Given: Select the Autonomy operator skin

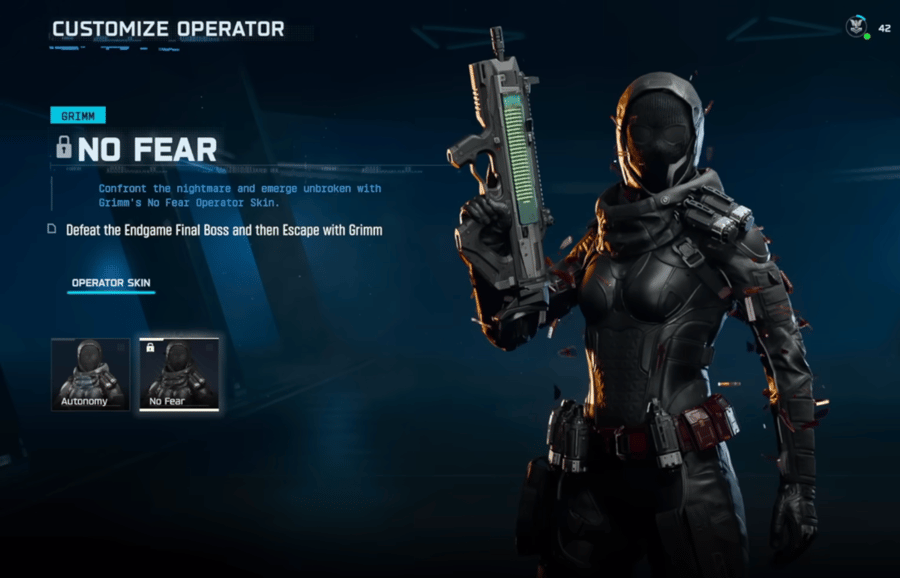Looking at the screenshot, I should coord(90,374).
